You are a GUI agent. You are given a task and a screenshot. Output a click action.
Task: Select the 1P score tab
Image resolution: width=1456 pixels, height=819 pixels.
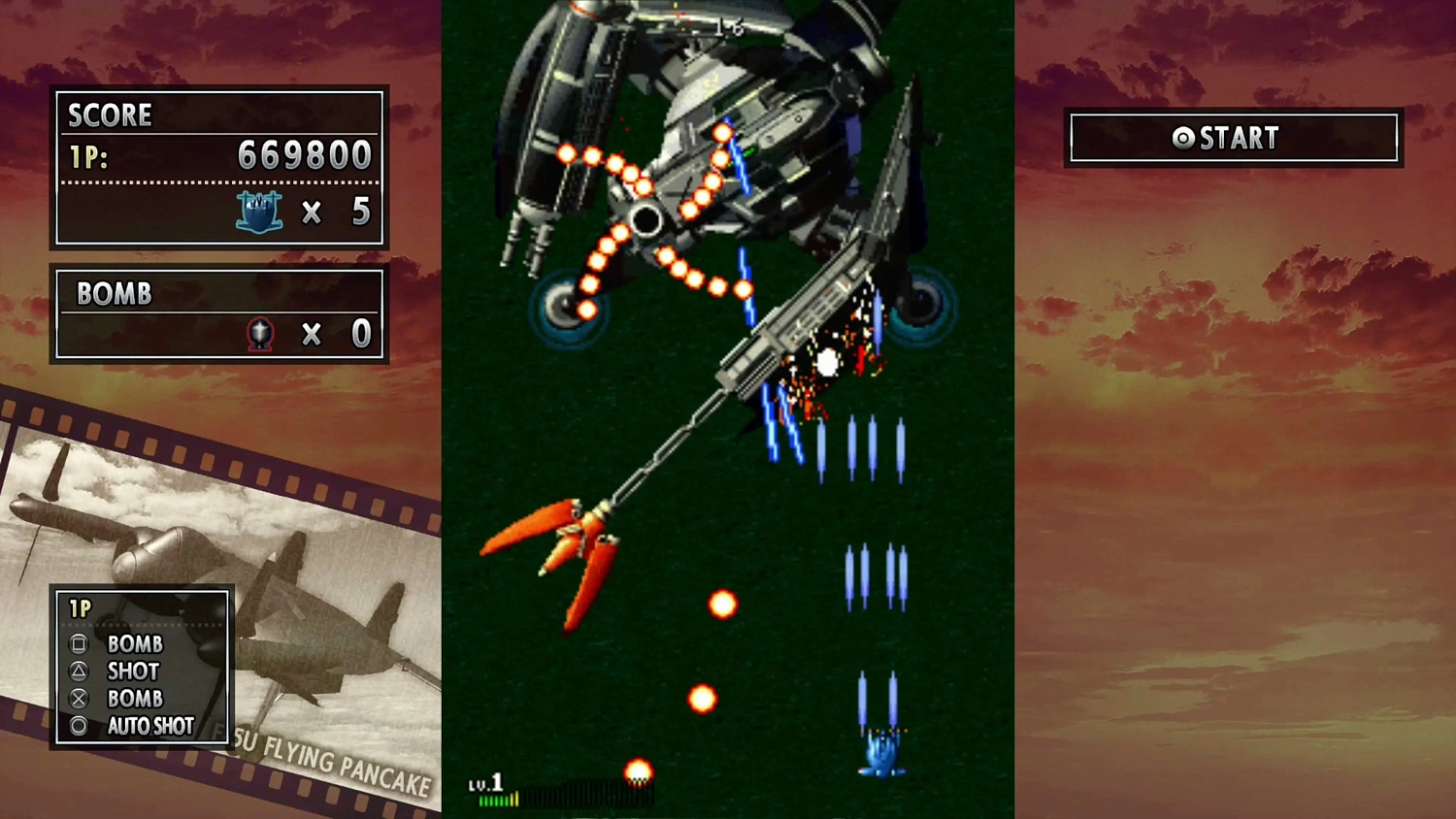87,156
